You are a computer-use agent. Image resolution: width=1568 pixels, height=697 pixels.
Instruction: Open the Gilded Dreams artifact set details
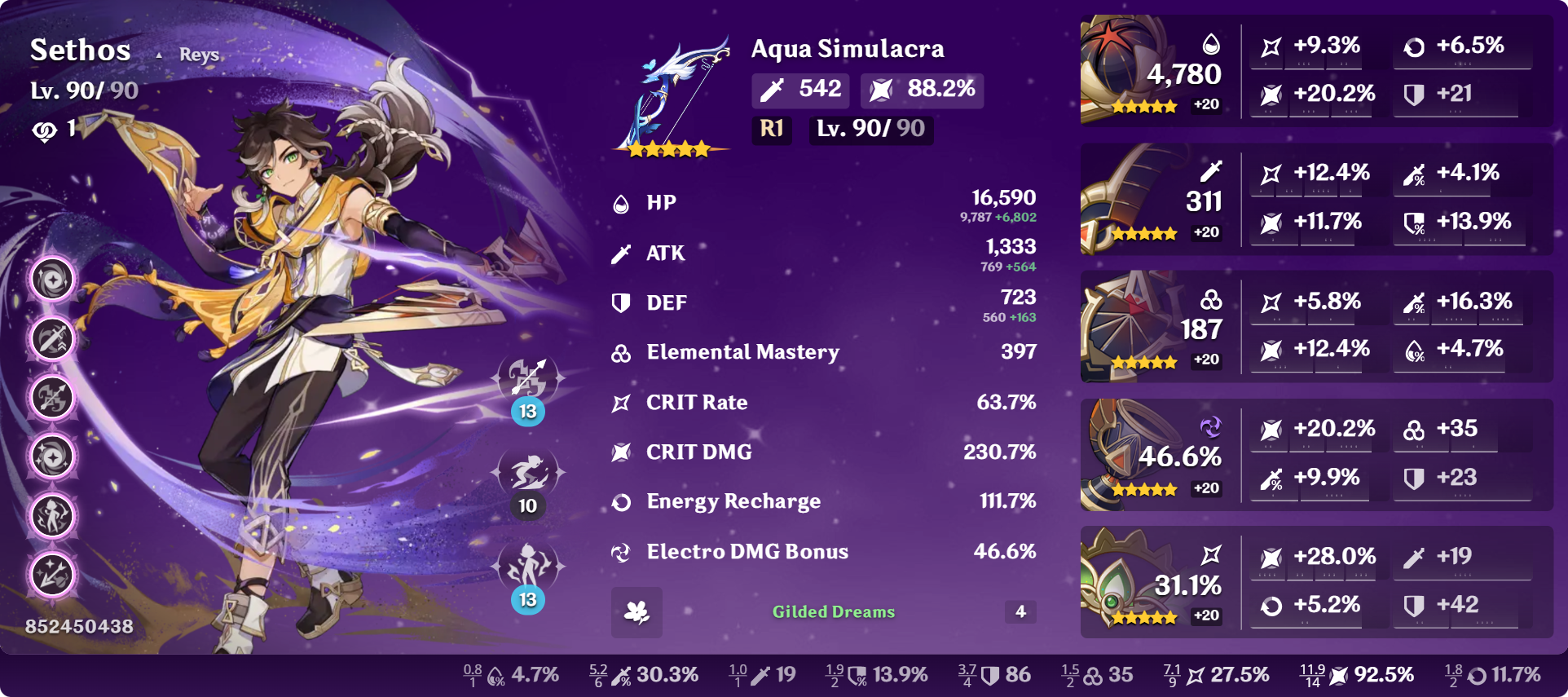[833, 612]
